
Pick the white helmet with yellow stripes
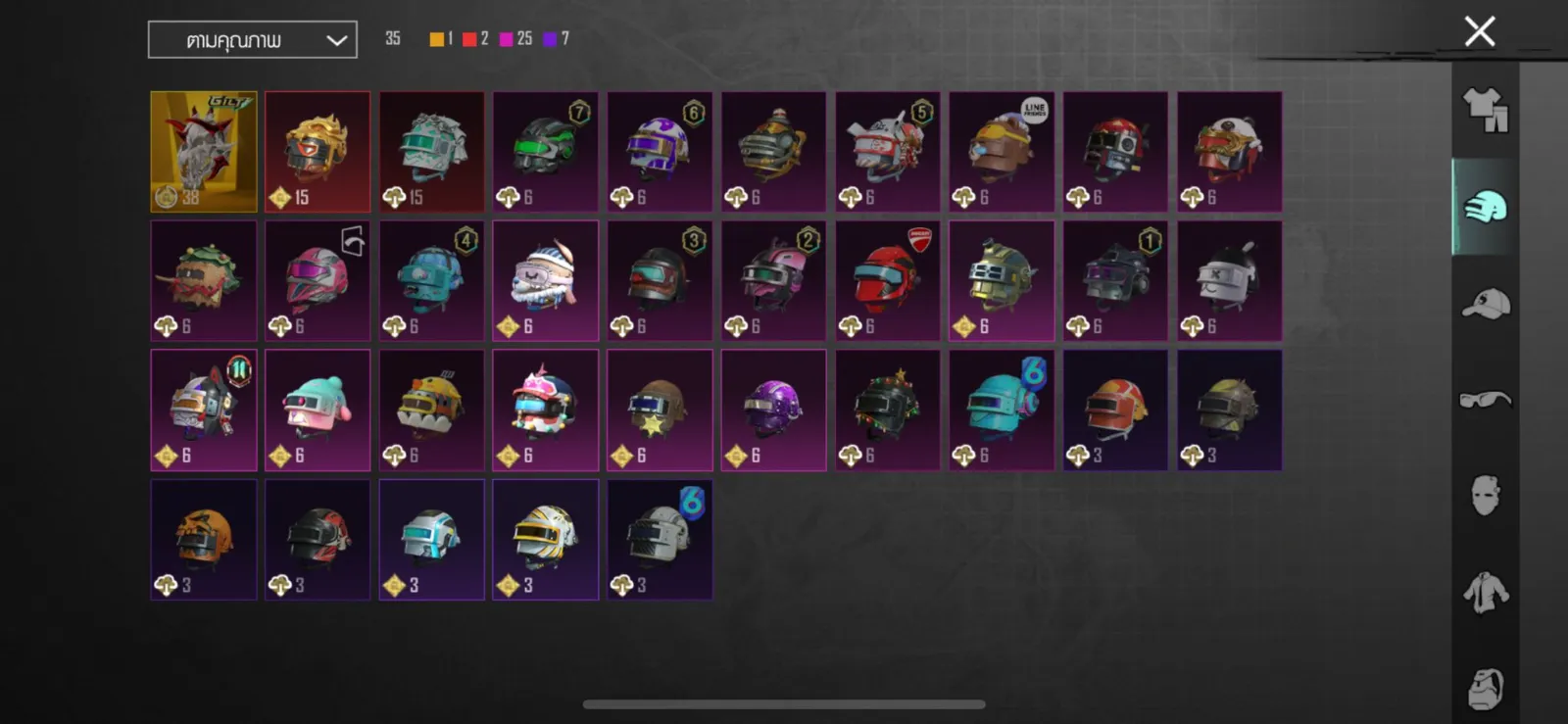pos(546,540)
